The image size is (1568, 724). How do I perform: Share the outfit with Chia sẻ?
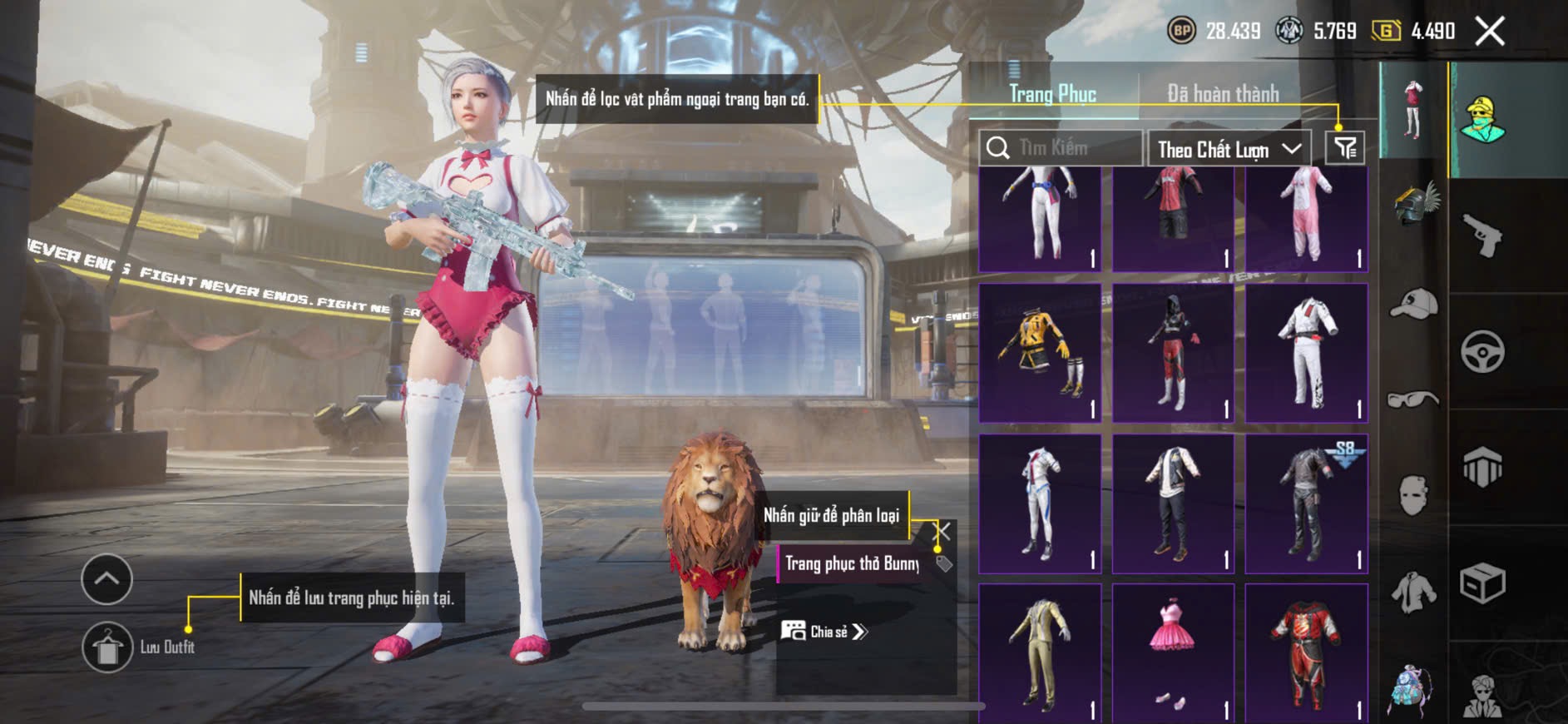[x=824, y=632]
